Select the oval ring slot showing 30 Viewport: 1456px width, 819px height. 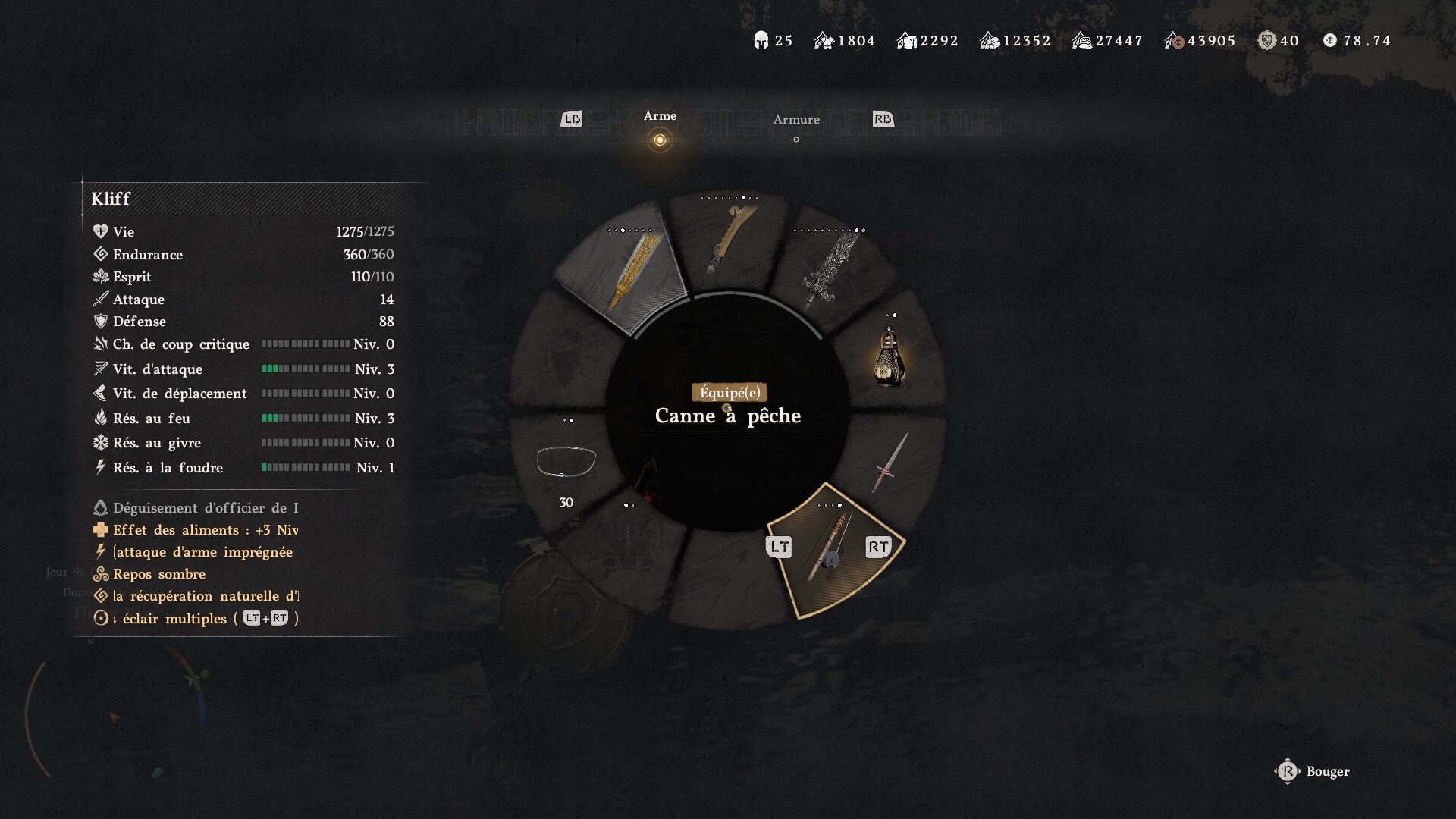566,463
